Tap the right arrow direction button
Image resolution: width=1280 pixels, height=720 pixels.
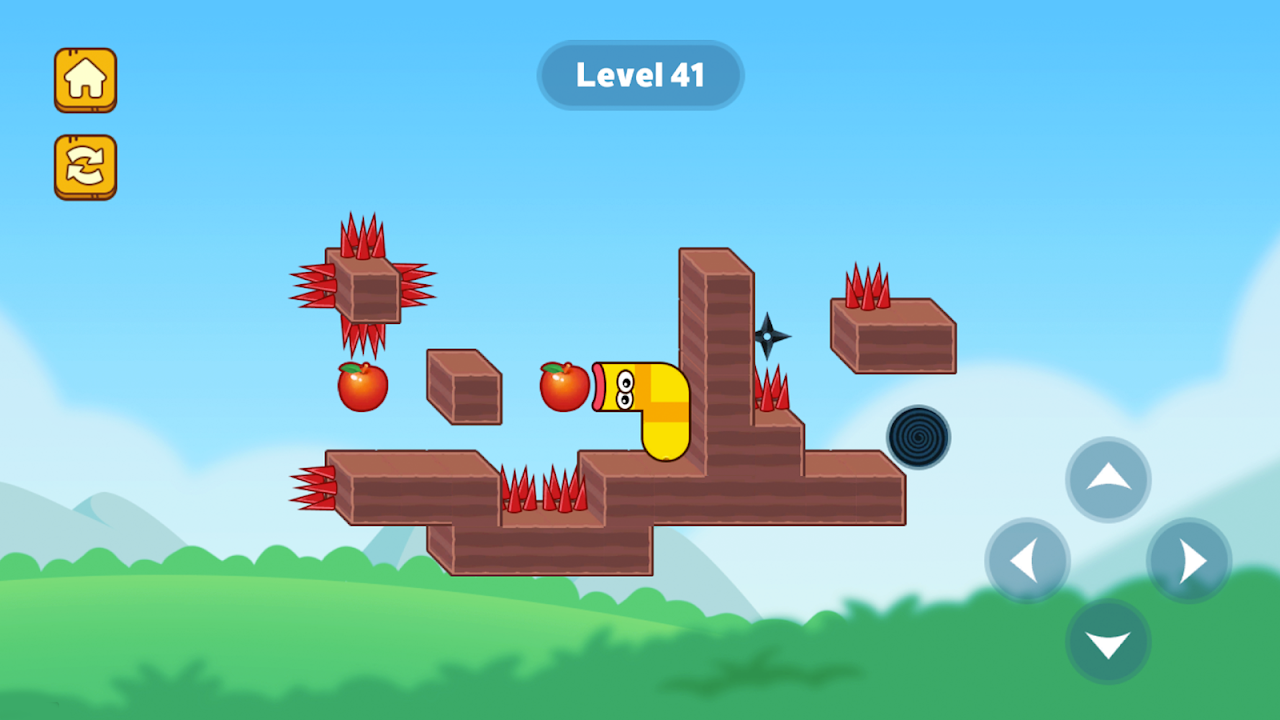[1189, 561]
